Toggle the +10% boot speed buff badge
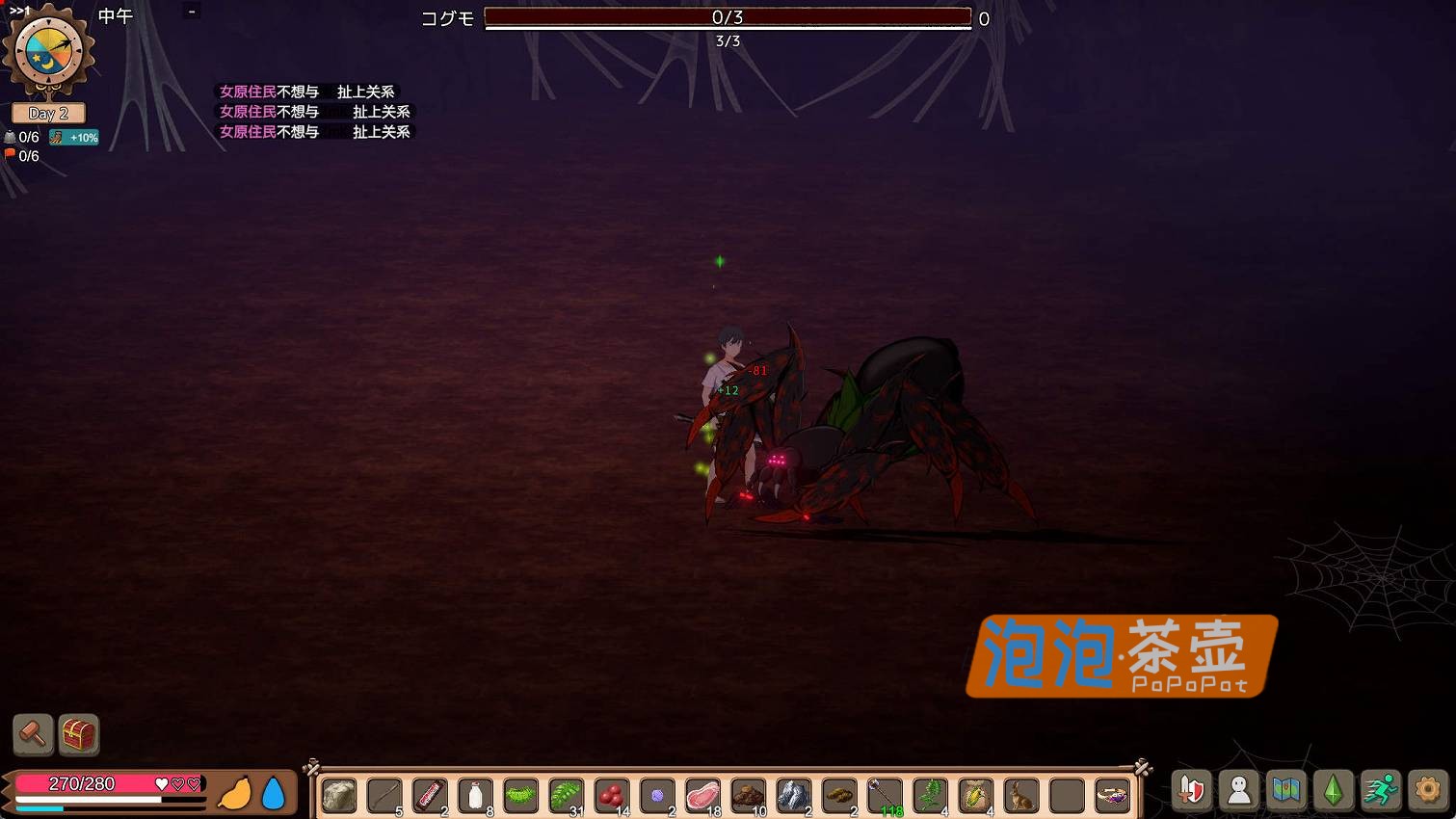Viewport: 1456px width, 819px height. (x=74, y=137)
